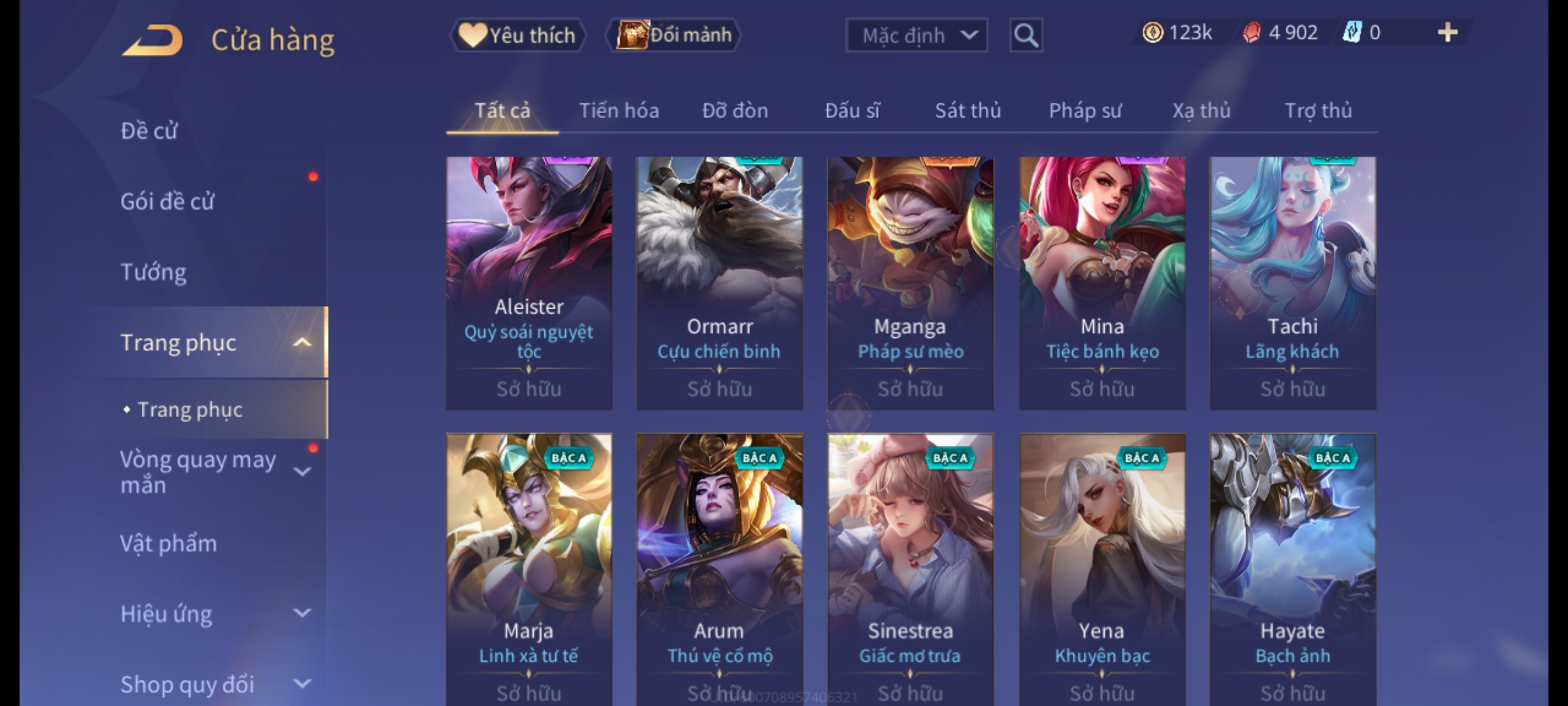This screenshot has height=706, width=1568.
Task: Select the Pháp sư category tab
Action: pos(1085,110)
